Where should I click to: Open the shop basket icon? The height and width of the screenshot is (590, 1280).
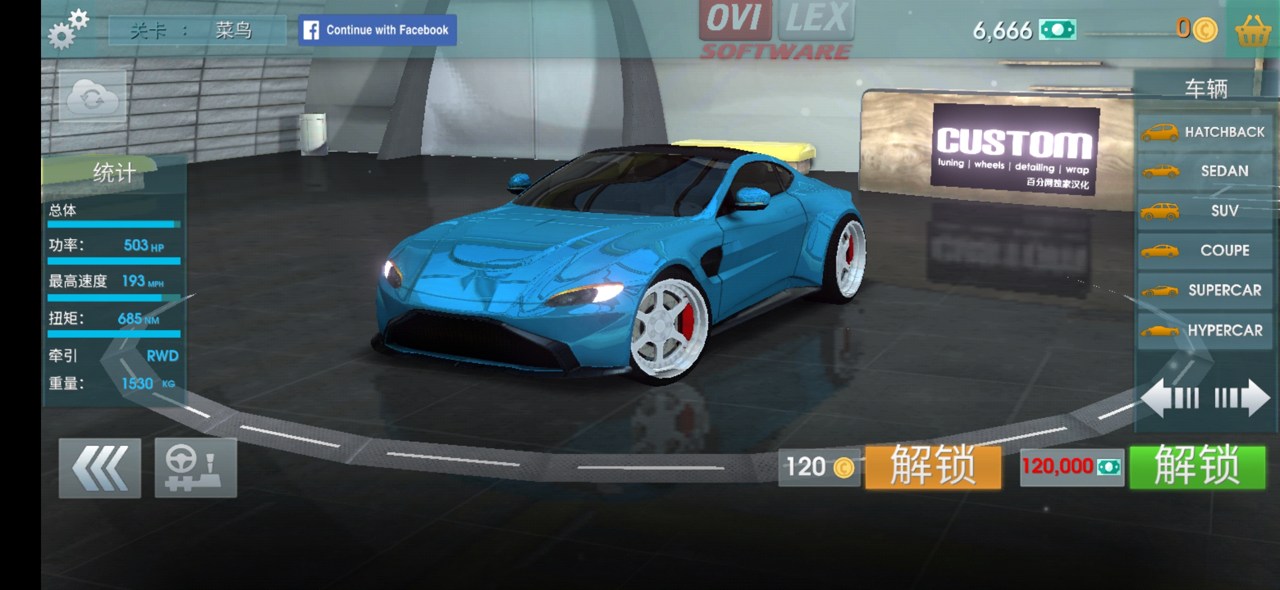tap(1253, 30)
